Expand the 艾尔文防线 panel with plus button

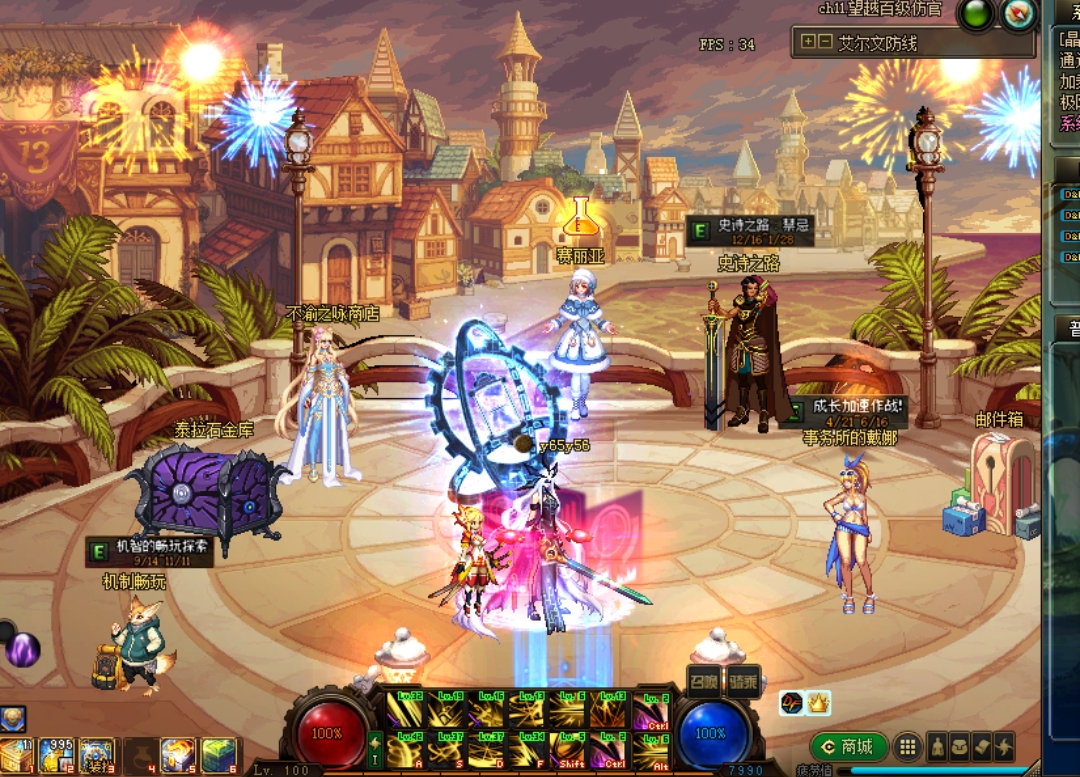click(808, 42)
